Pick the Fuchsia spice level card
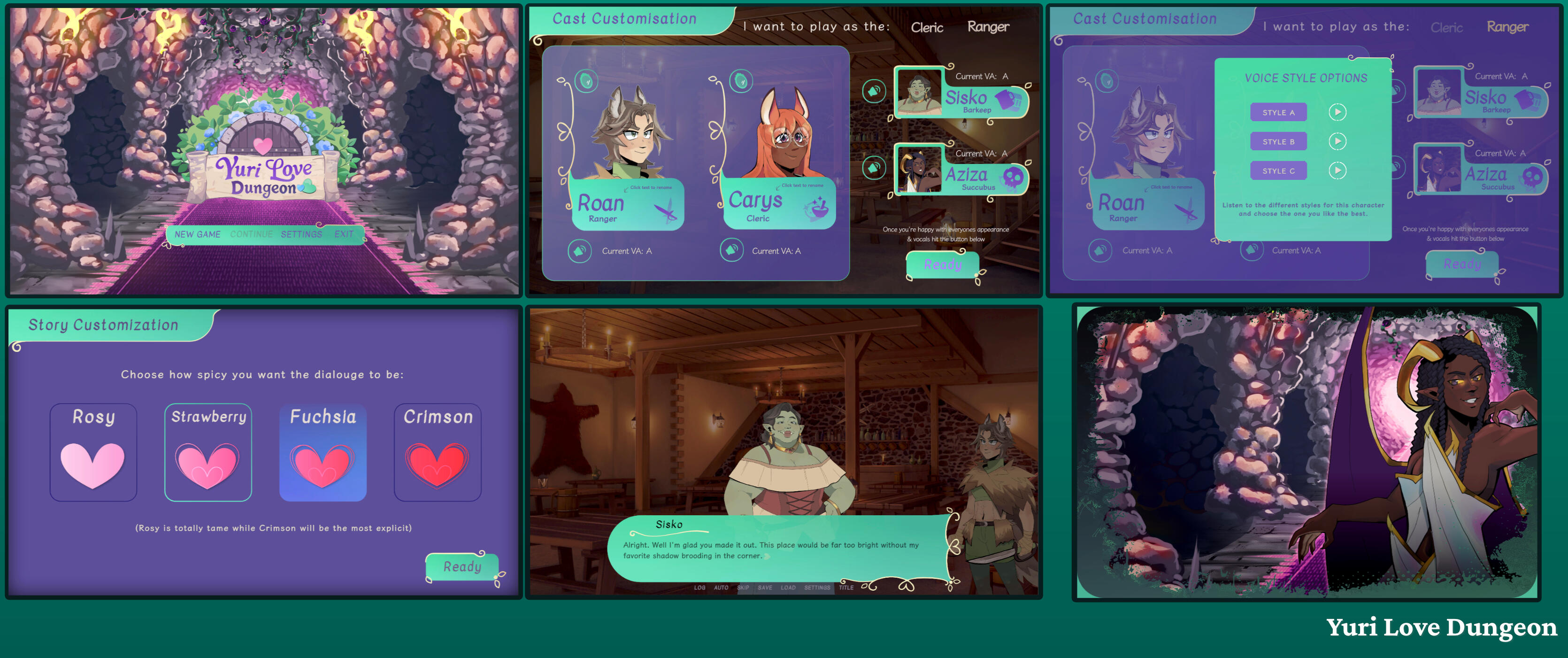The height and width of the screenshot is (658, 1568). (x=323, y=452)
